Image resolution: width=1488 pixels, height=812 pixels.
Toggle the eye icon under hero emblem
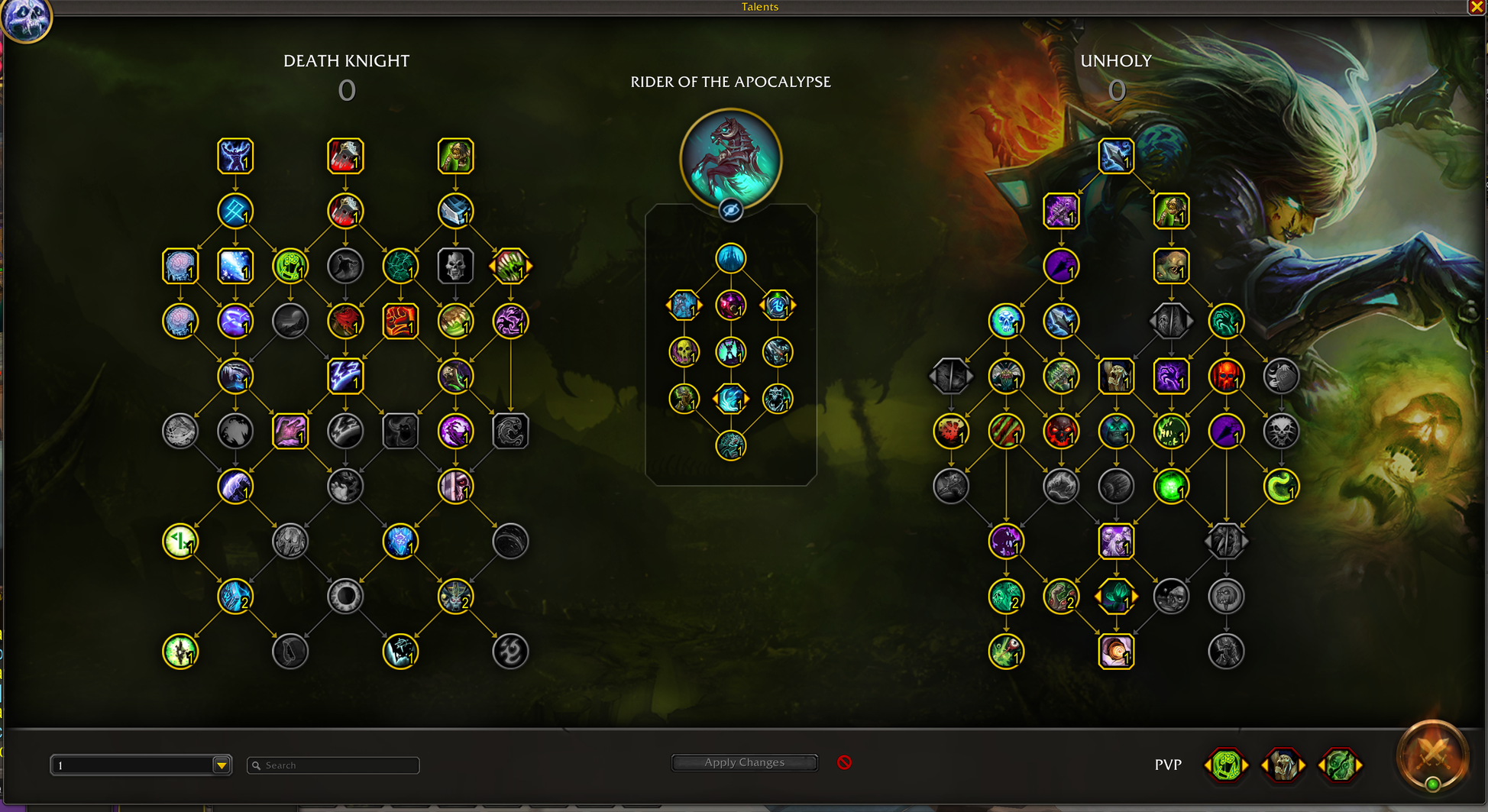(x=730, y=210)
